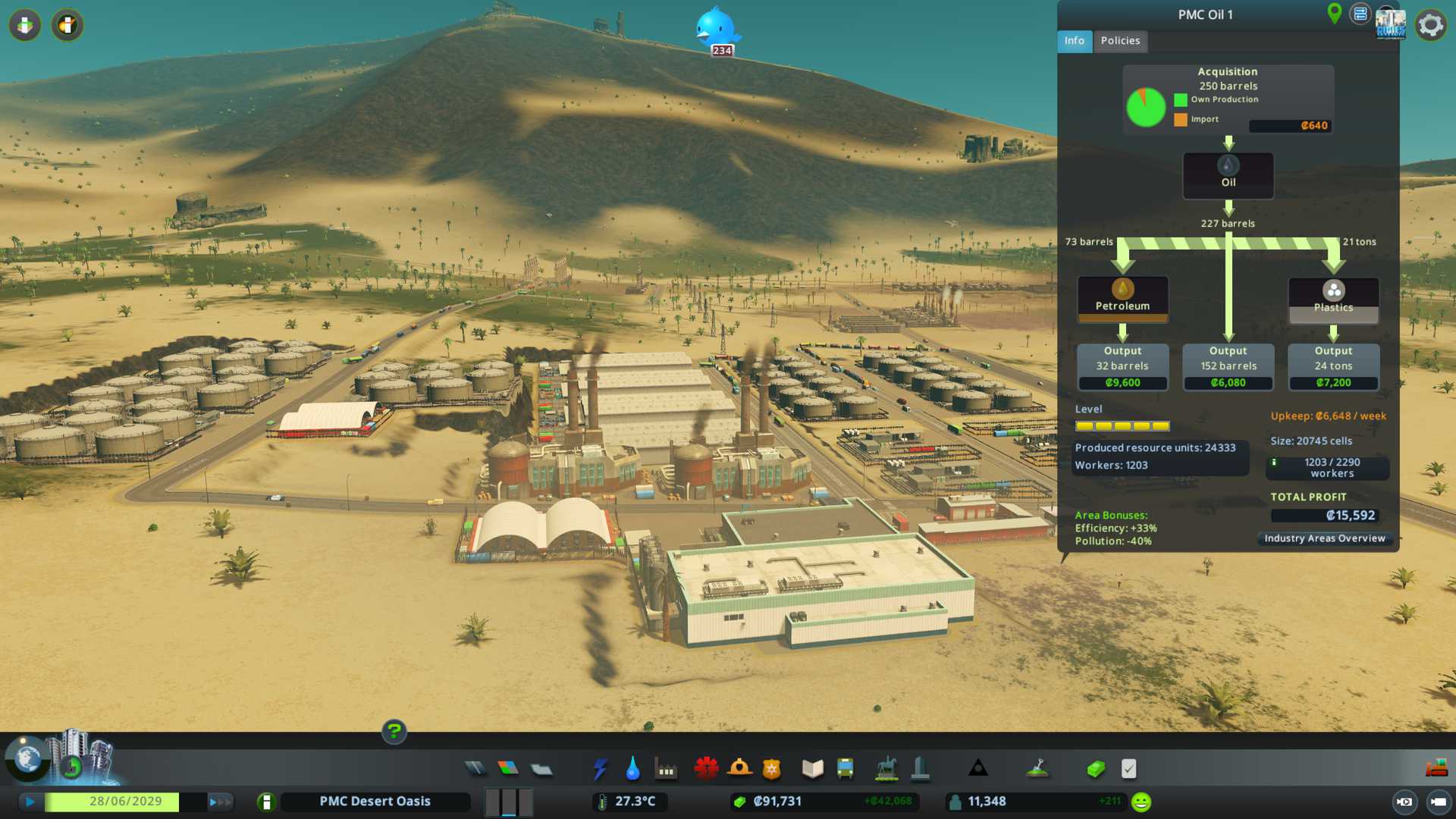Open the Education menu

[812, 769]
